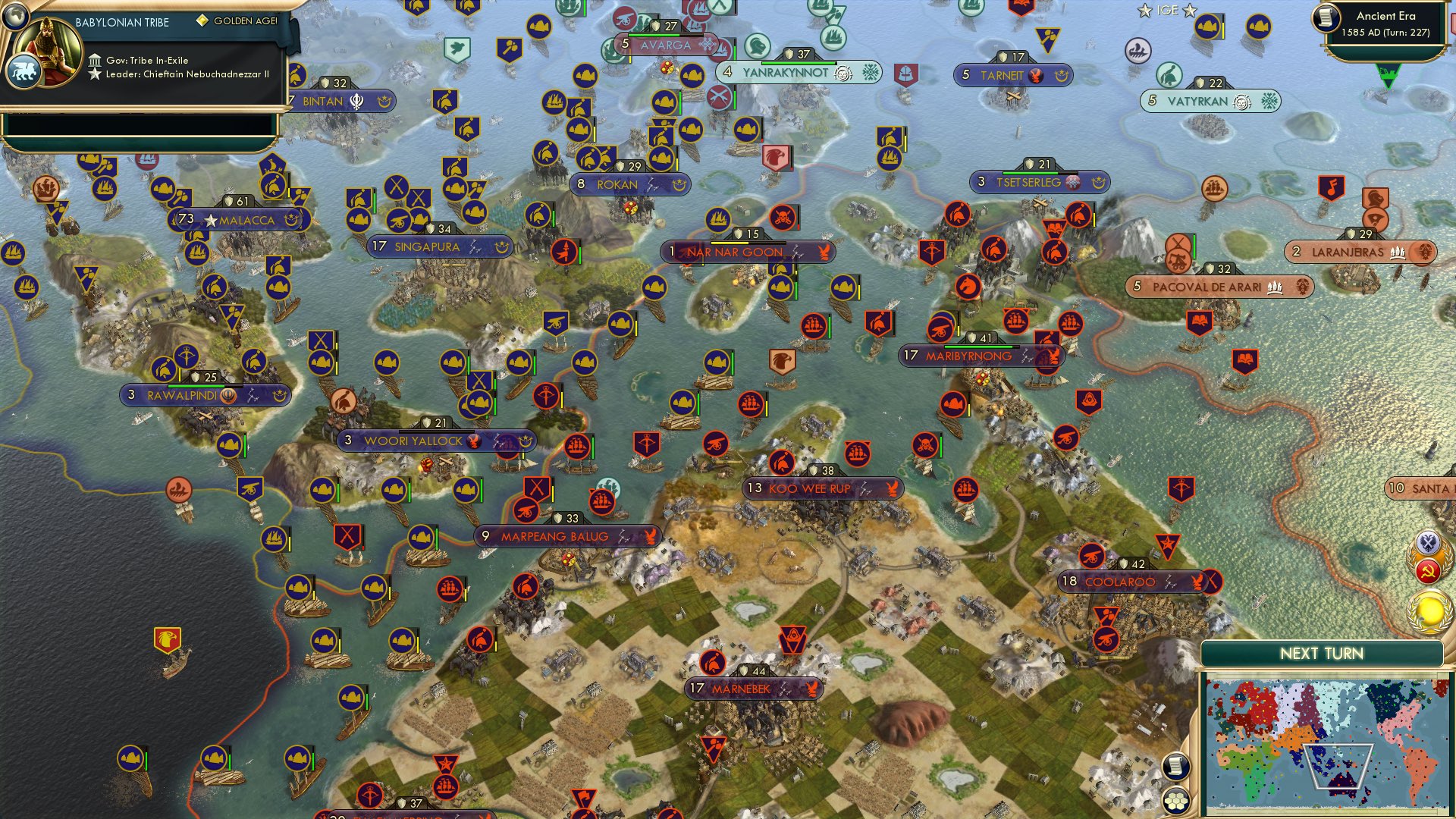
Task: Open the IGE editor at the top of screen
Action: click(x=1169, y=11)
